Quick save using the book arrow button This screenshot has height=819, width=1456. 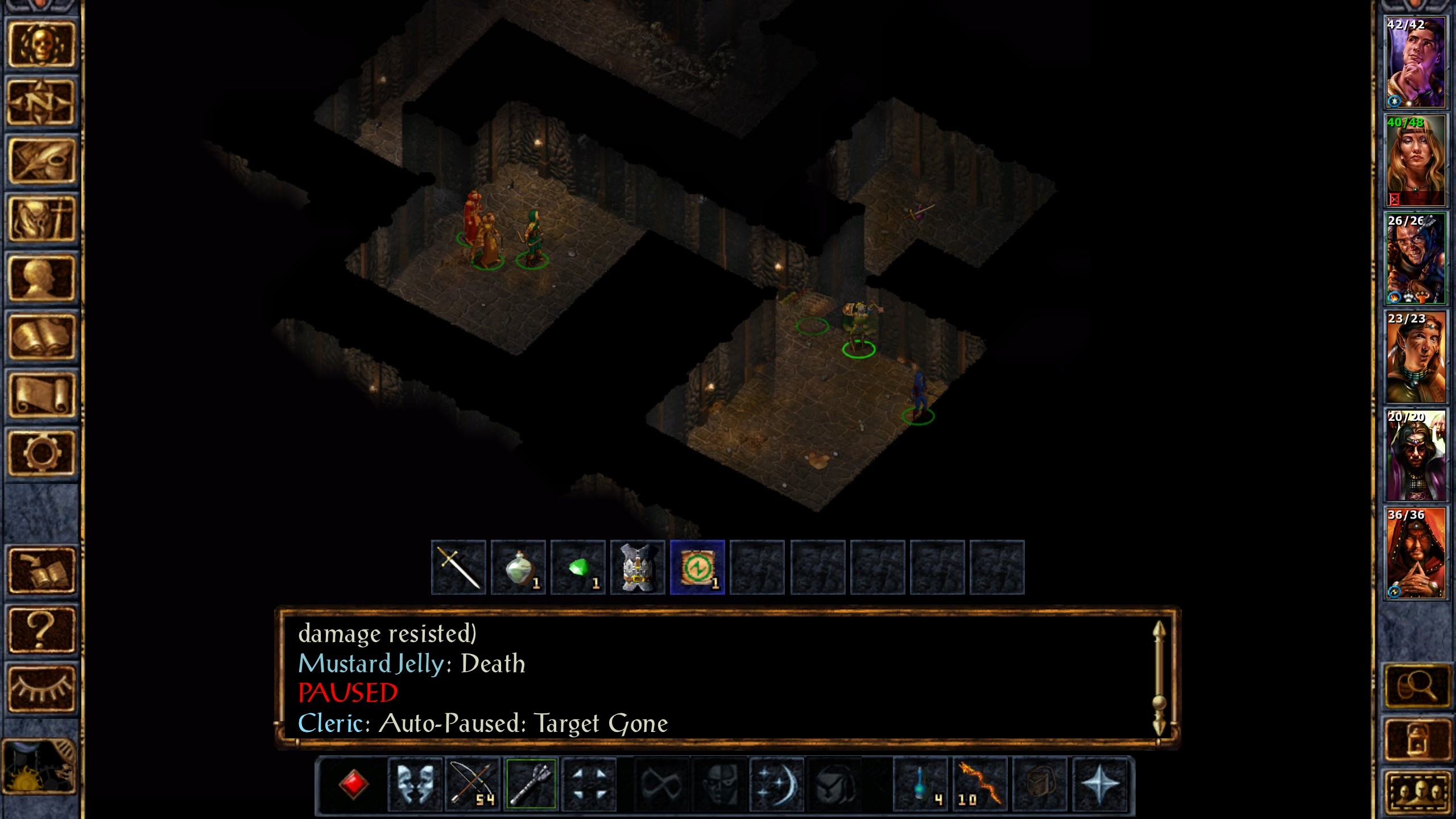pos(41,570)
